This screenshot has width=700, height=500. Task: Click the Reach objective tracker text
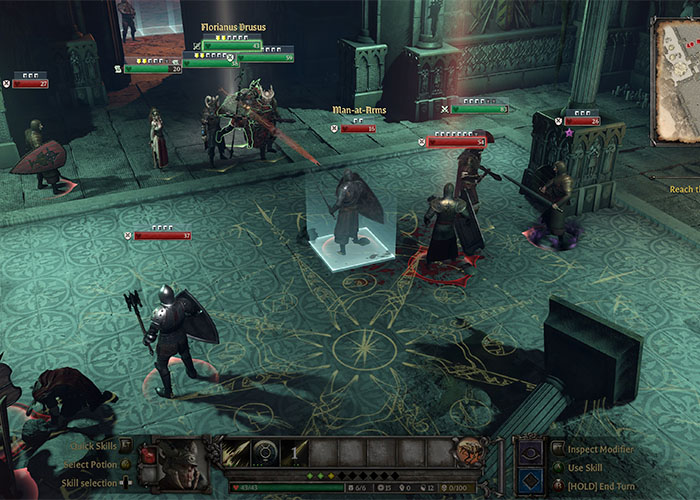pyautogui.click(x=684, y=189)
